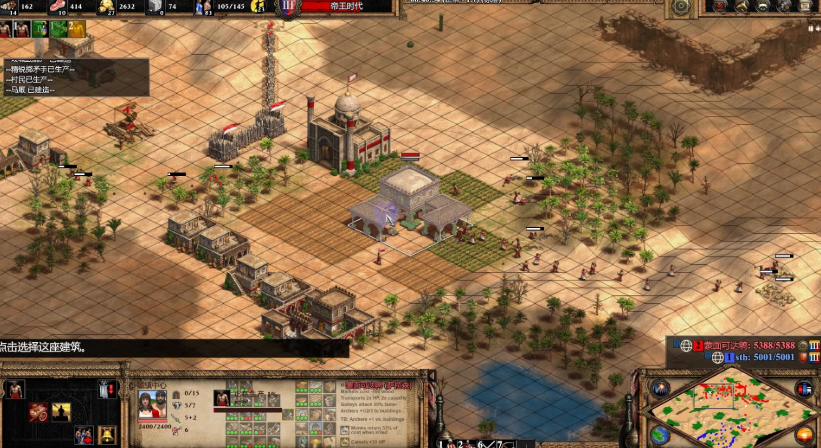Toggle the globe minimap mode button
Screen dimensions: 821x448
pyautogui.click(x=659, y=435)
